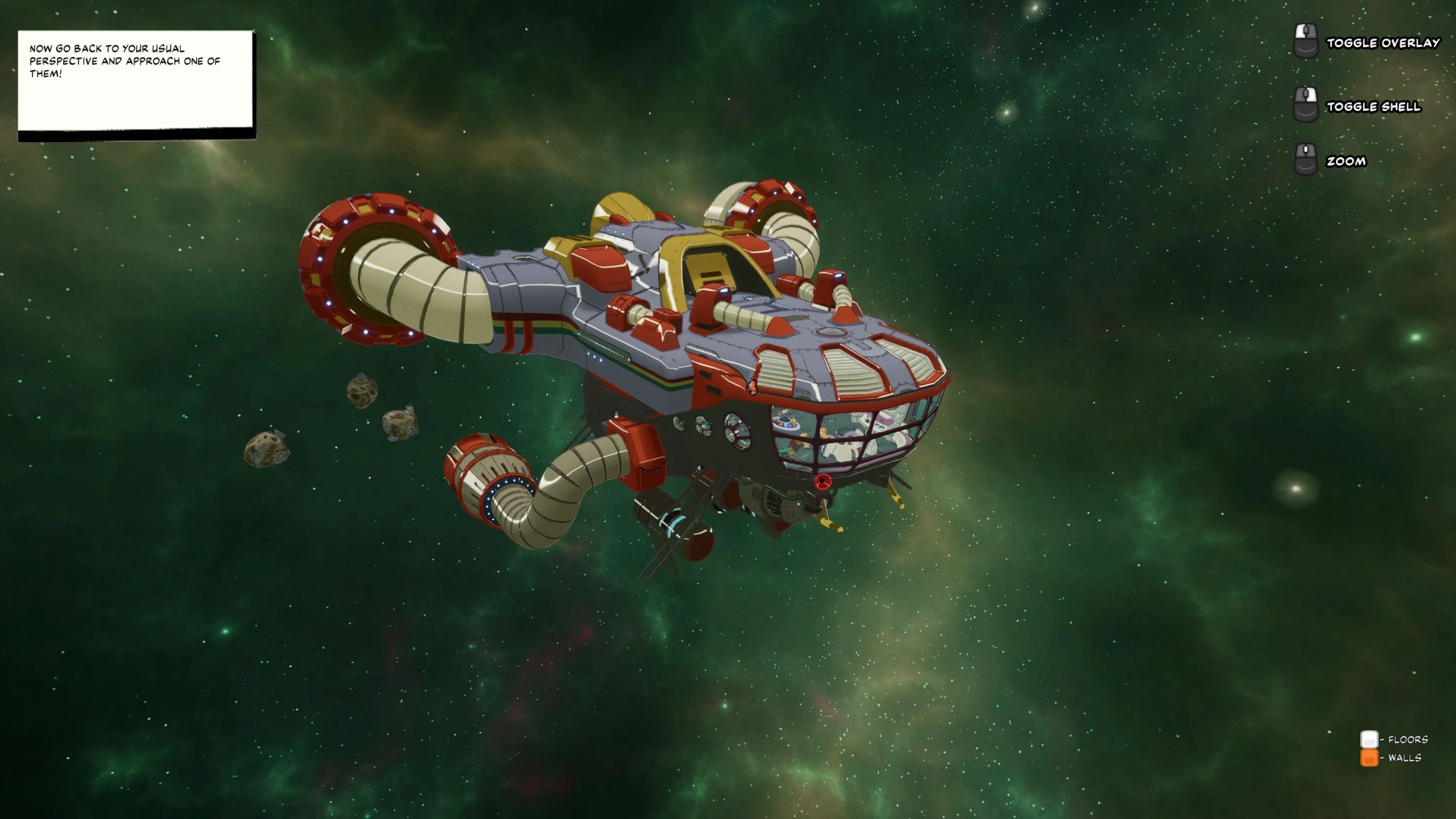
Task: Click the Toggle Overlay mouse icon
Action: (x=1306, y=40)
